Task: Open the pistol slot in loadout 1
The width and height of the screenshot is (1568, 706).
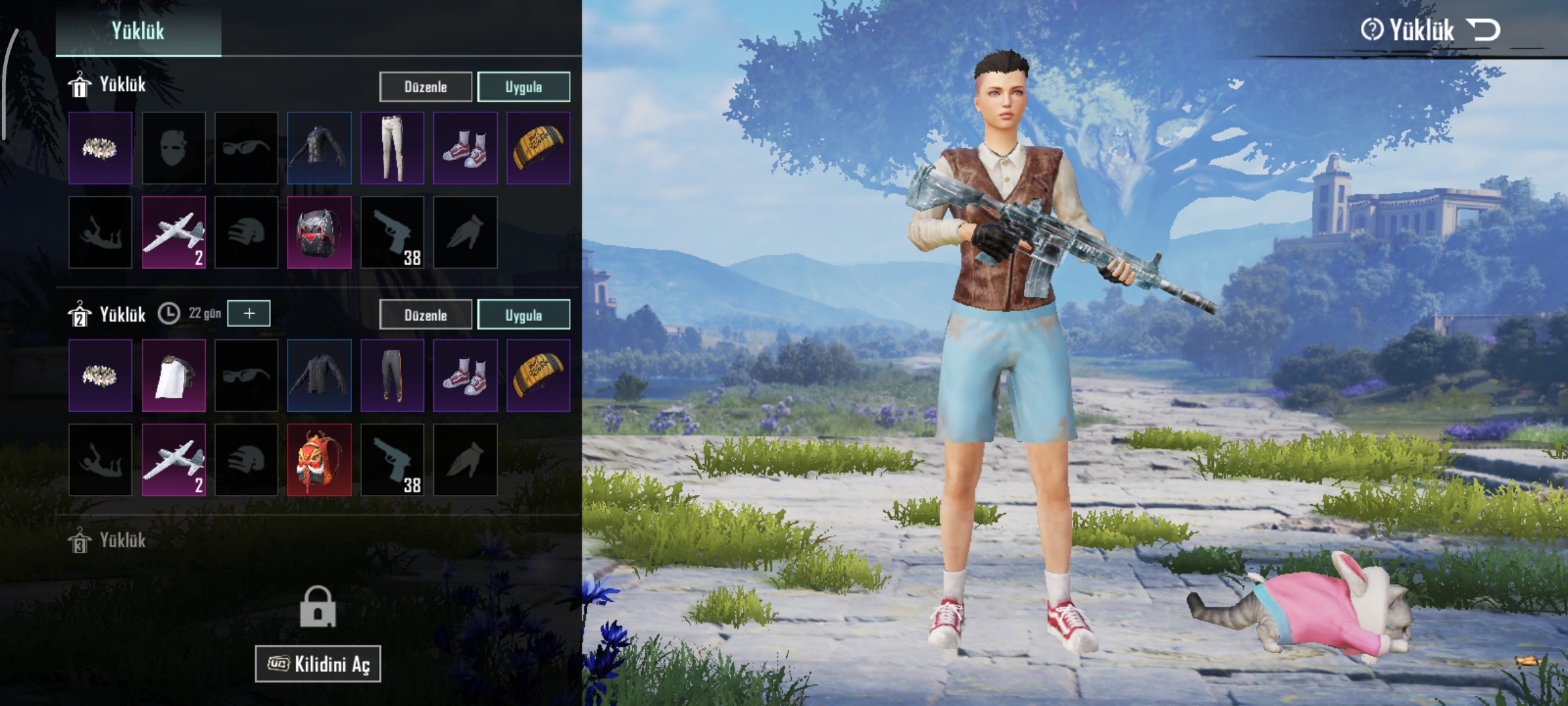Action: [x=392, y=233]
